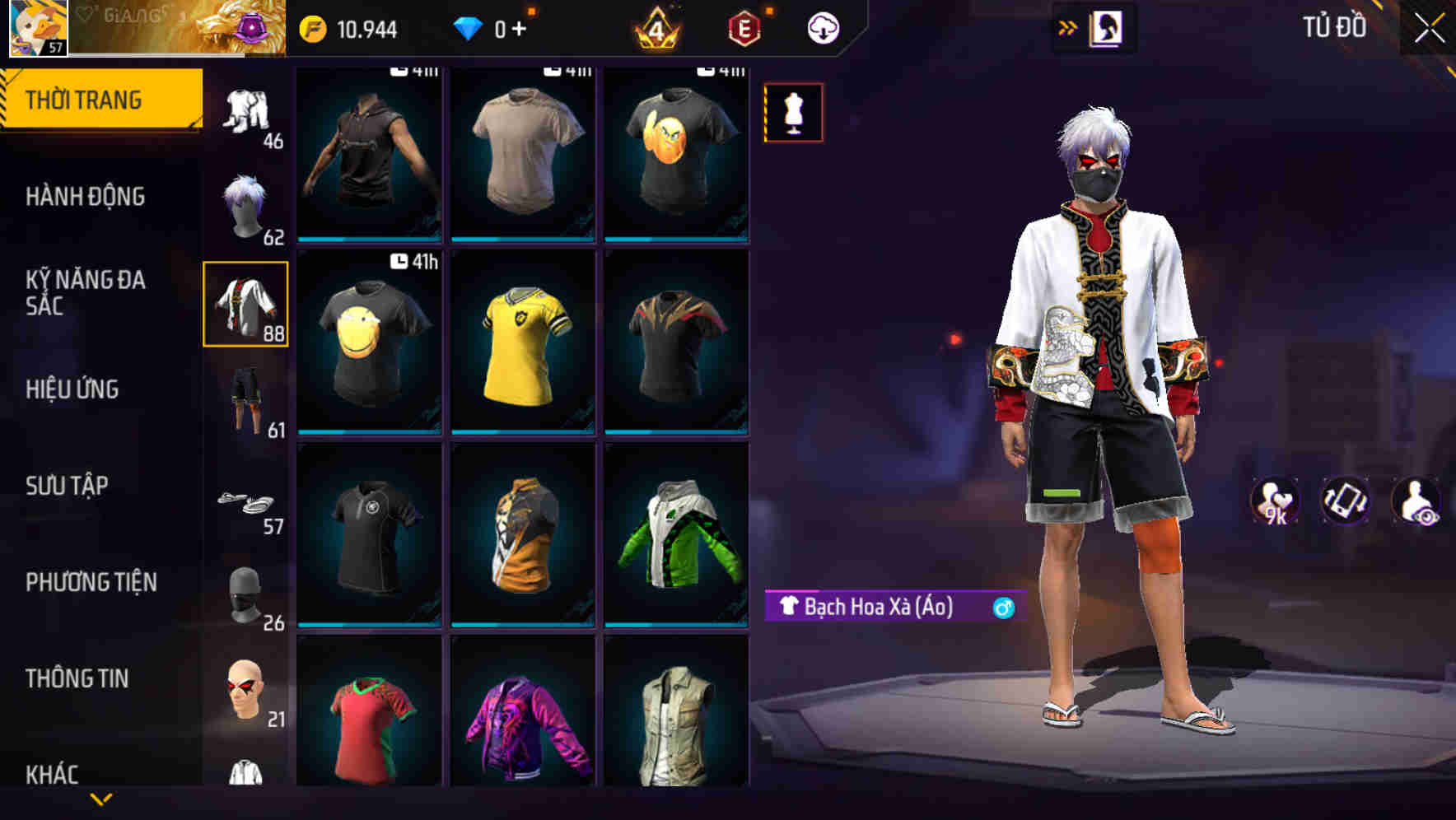Expand more categories with the bottom yellow chevron
The image size is (1456, 820).
click(x=101, y=798)
